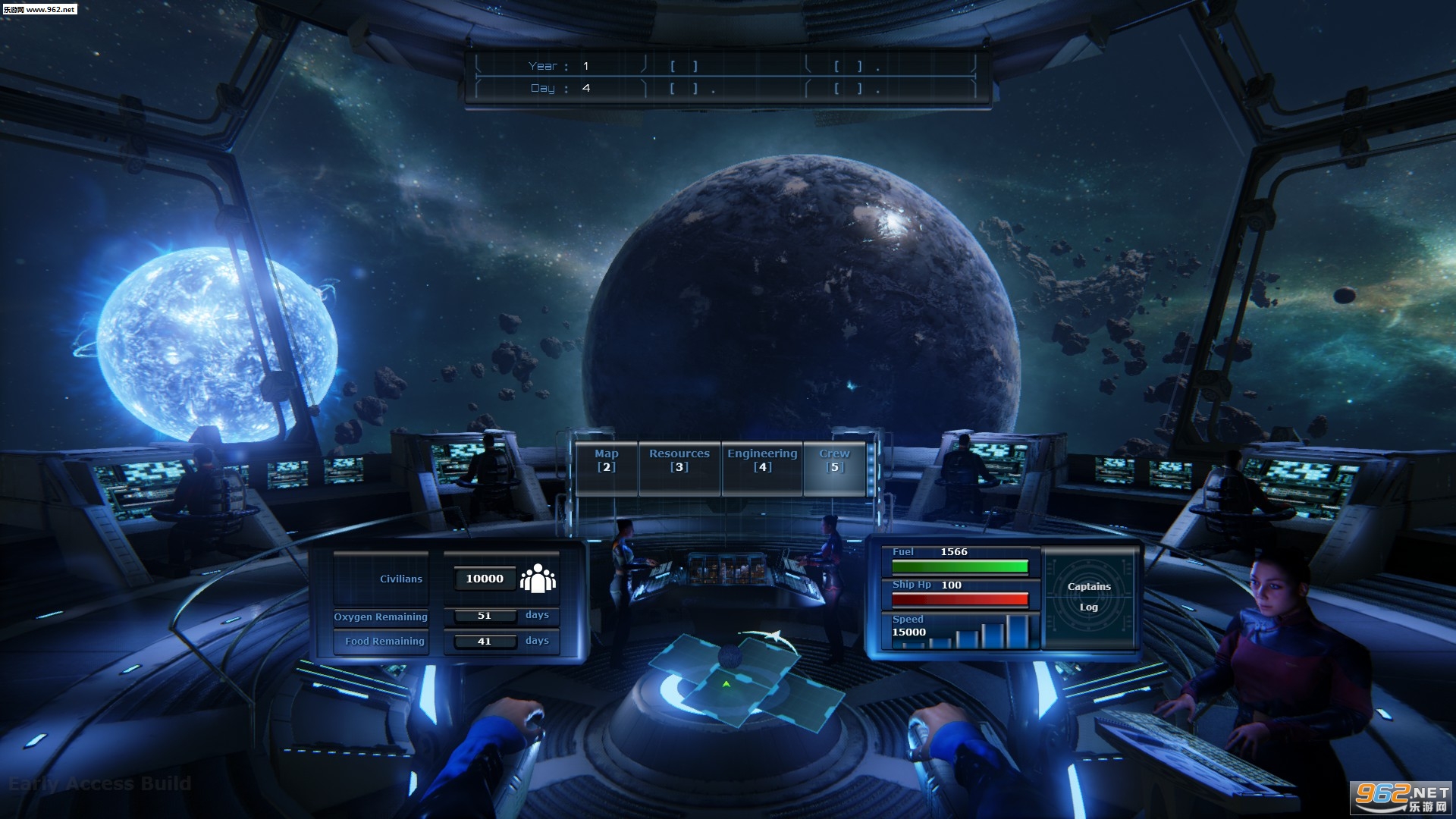Click the civilians crowd icon

[x=538, y=579]
